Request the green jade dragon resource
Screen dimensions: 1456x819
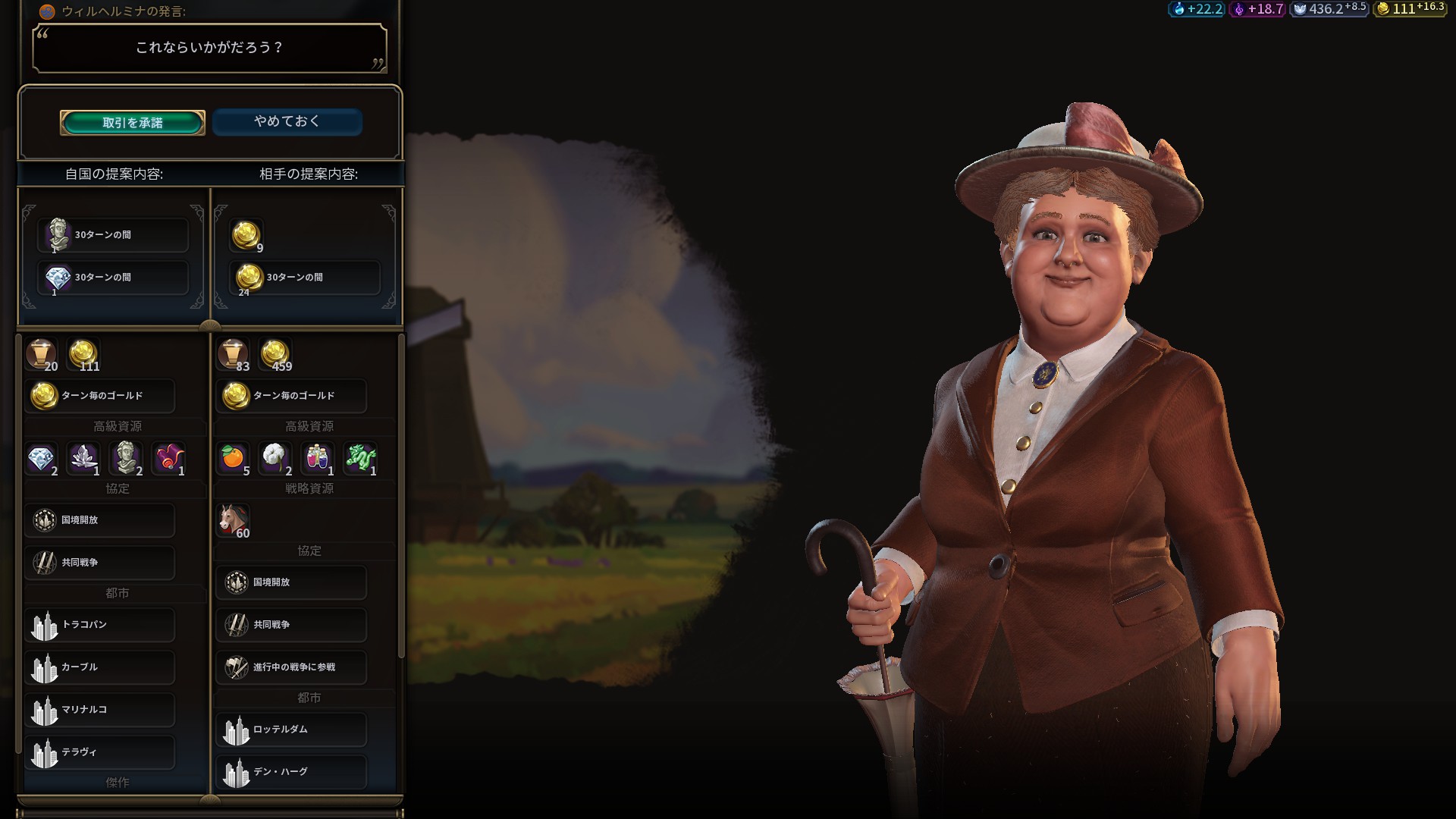(360, 458)
